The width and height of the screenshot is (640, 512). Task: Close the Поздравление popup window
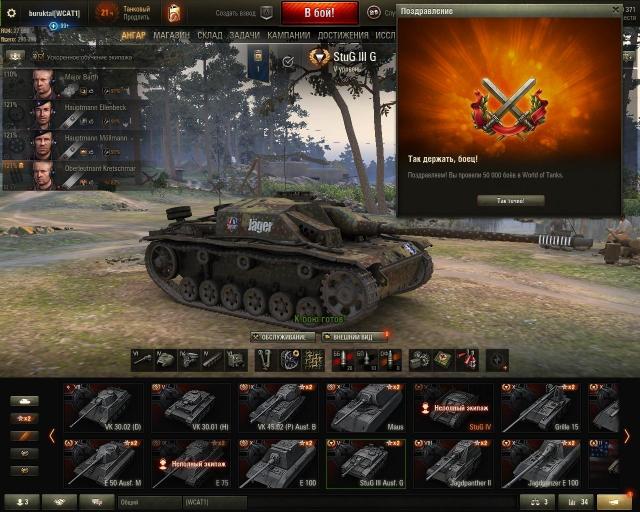click(x=616, y=9)
